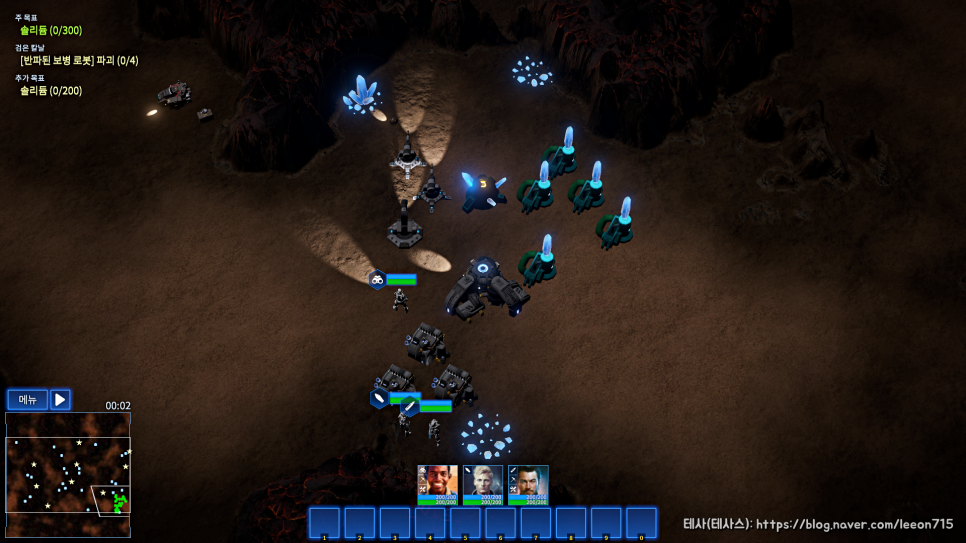The height and width of the screenshot is (543, 966).
Task: Select the smiling dark-haired hero portrait
Action: (x=437, y=484)
